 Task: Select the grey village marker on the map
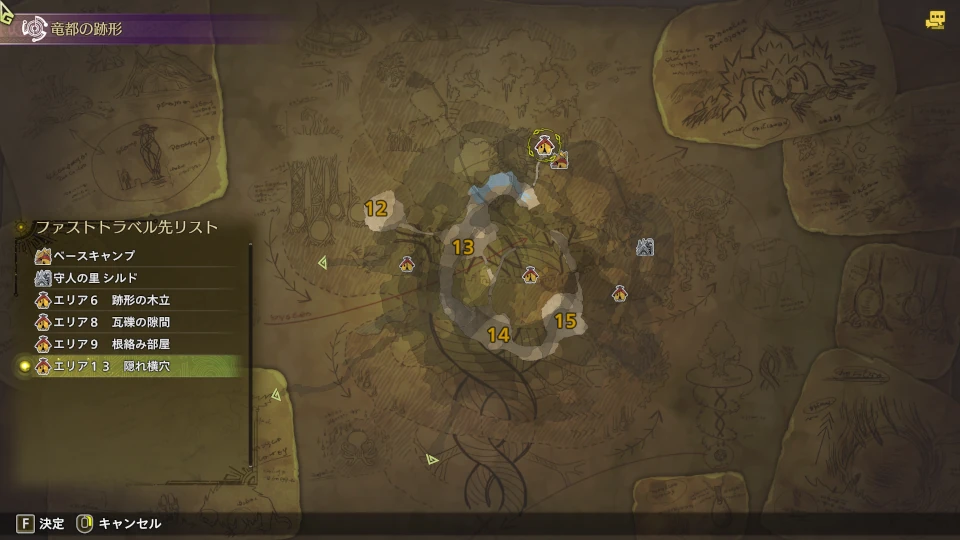point(645,246)
